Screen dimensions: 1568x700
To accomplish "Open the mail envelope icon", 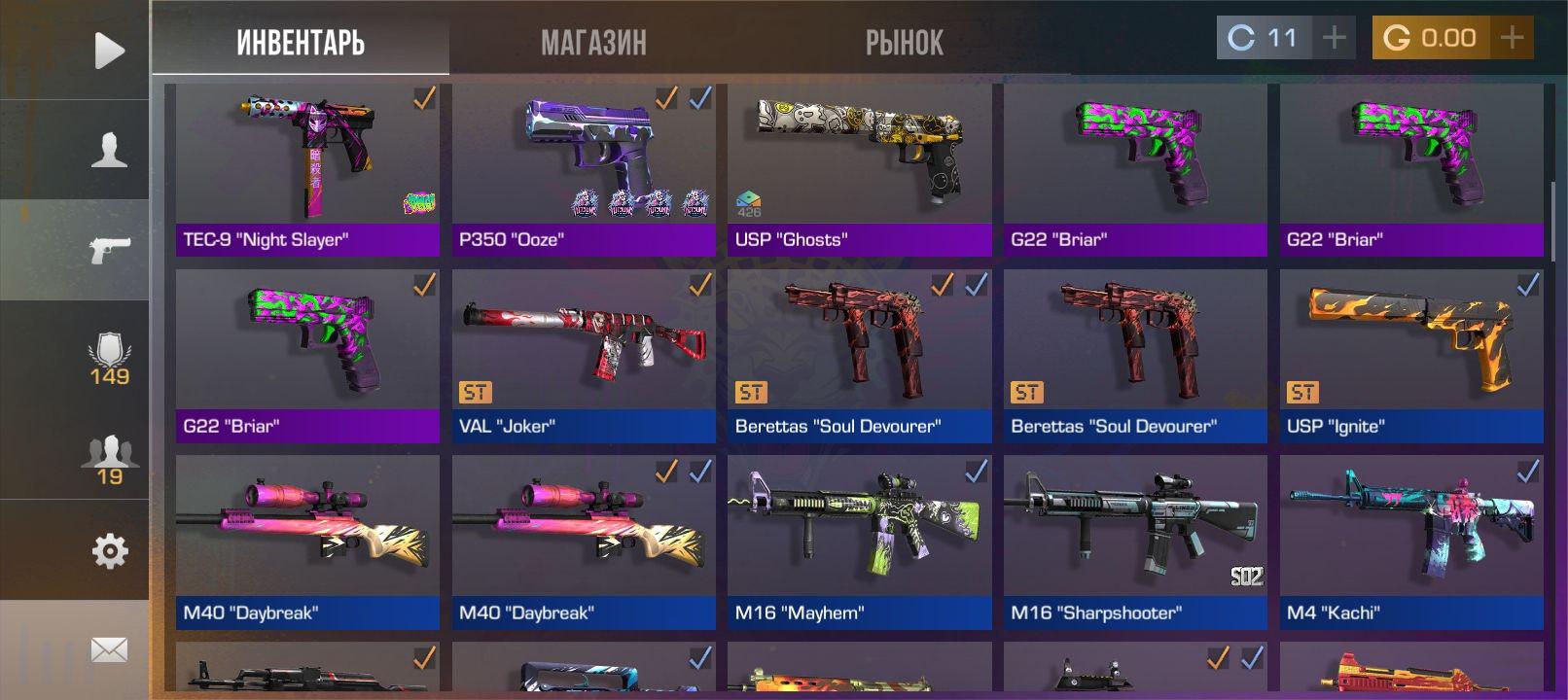I will coord(109,649).
